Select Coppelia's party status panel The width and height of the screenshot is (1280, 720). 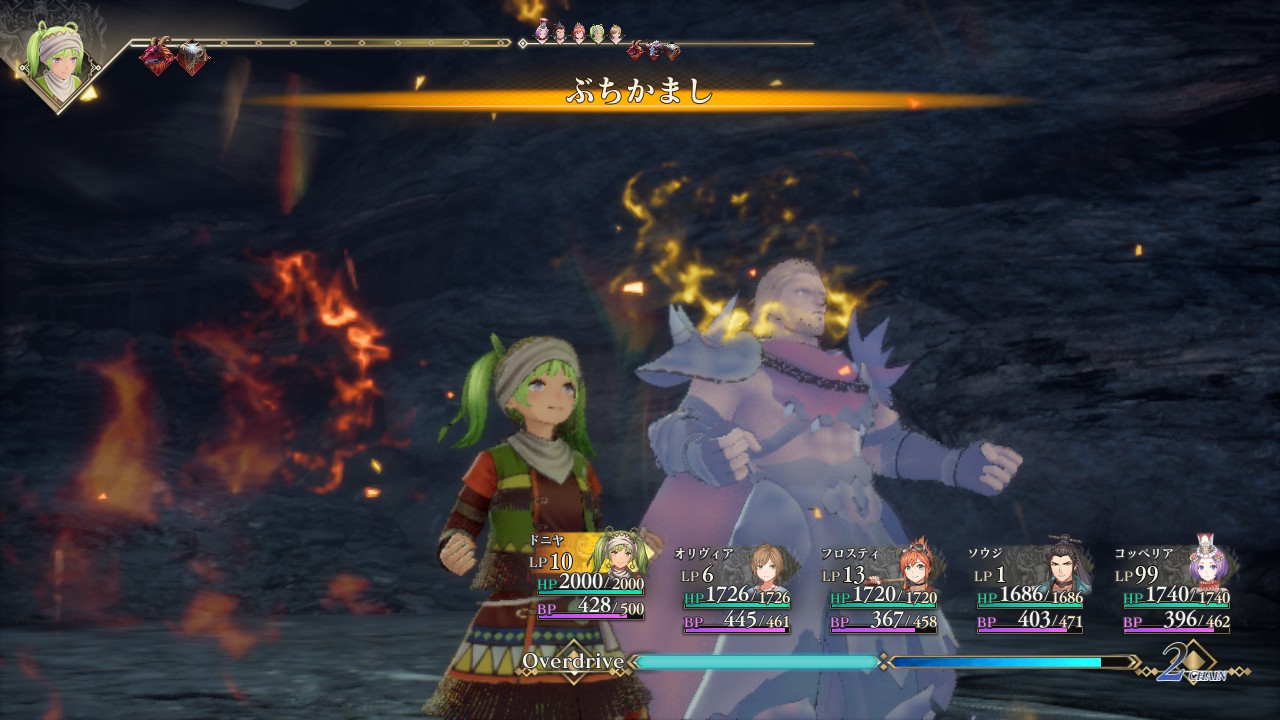[1176, 588]
